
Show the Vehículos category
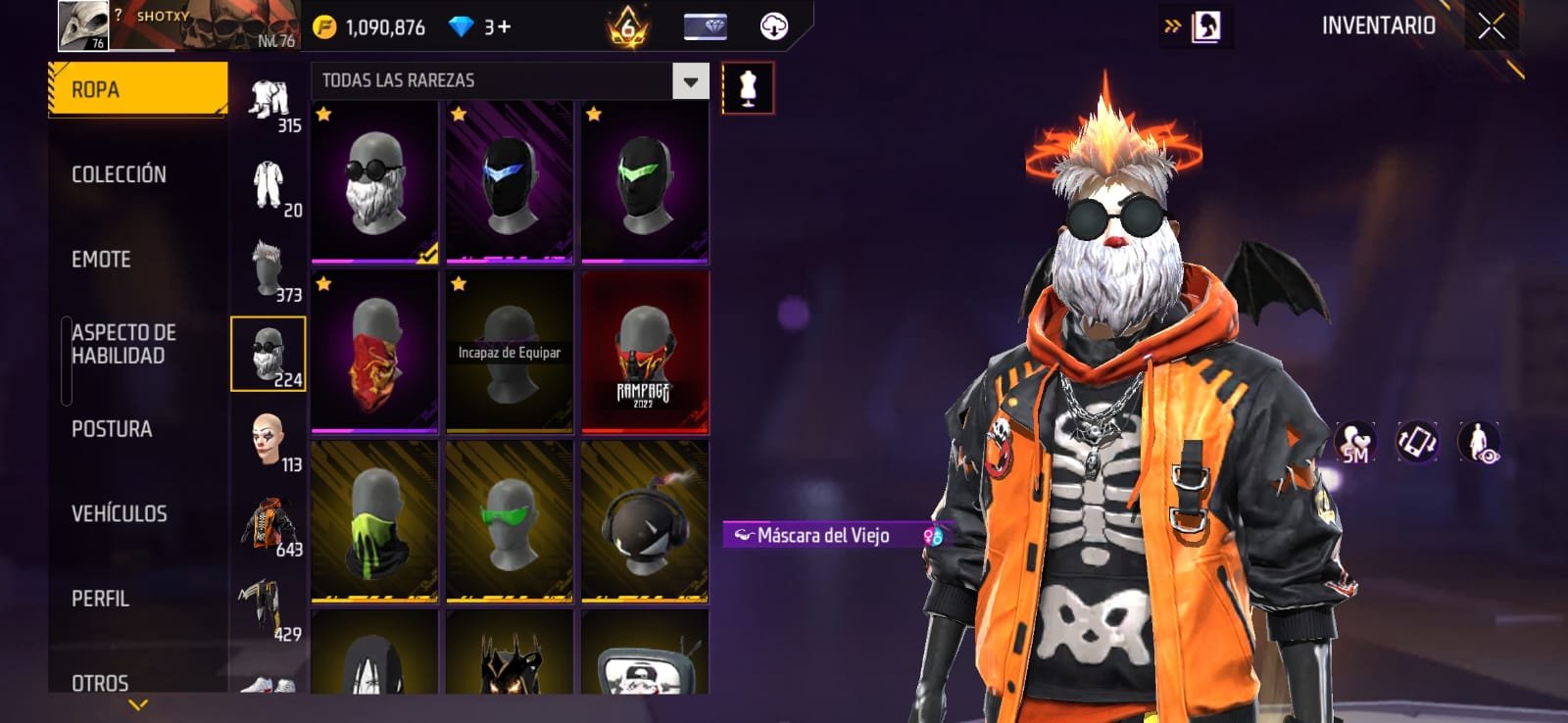120,513
